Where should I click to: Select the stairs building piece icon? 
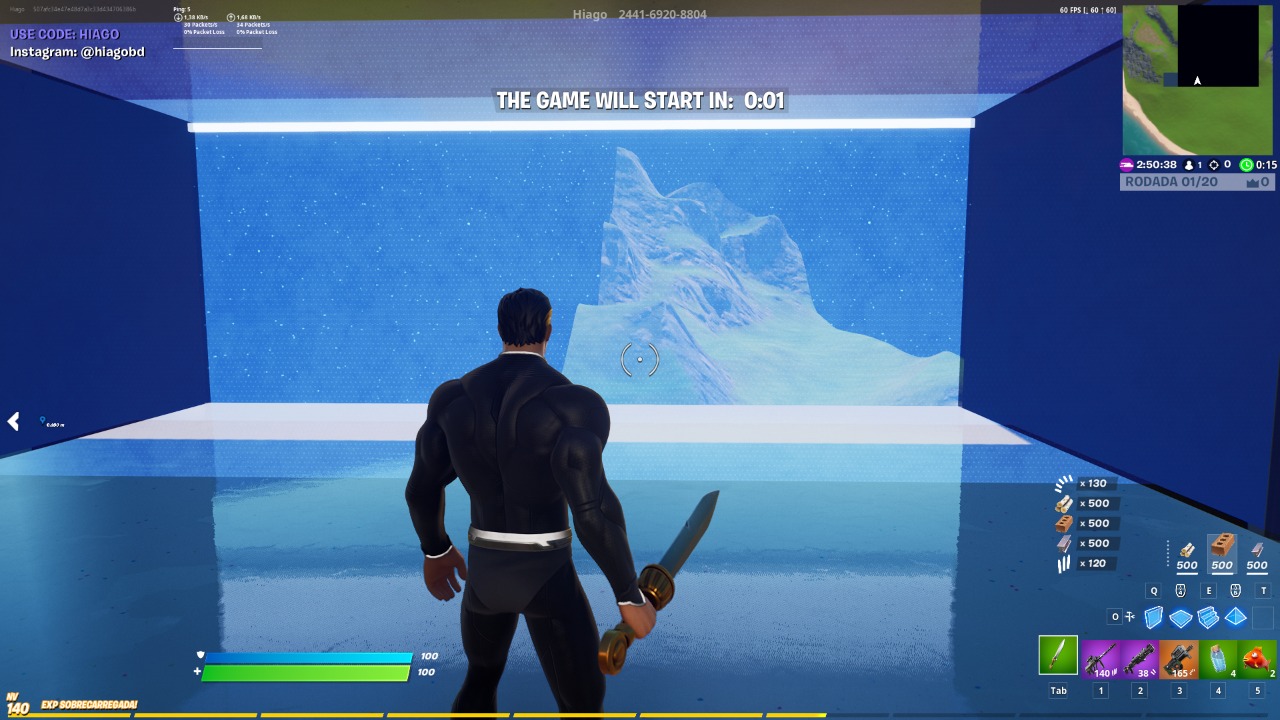(x=1207, y=617)
